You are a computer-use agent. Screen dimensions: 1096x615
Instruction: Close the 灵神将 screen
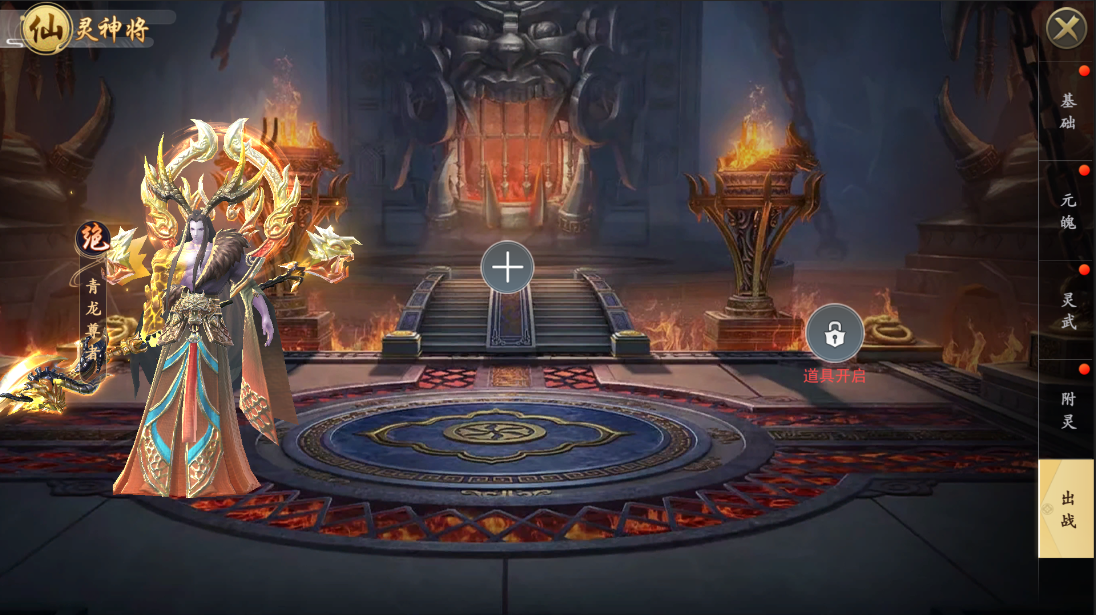coord(1066,28)
